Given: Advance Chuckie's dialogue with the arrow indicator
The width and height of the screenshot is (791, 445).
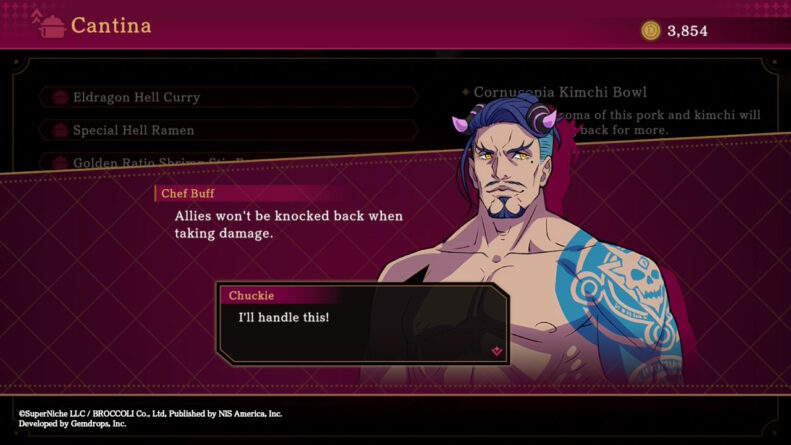Looking at the screenshot, I should click(496, 351).
